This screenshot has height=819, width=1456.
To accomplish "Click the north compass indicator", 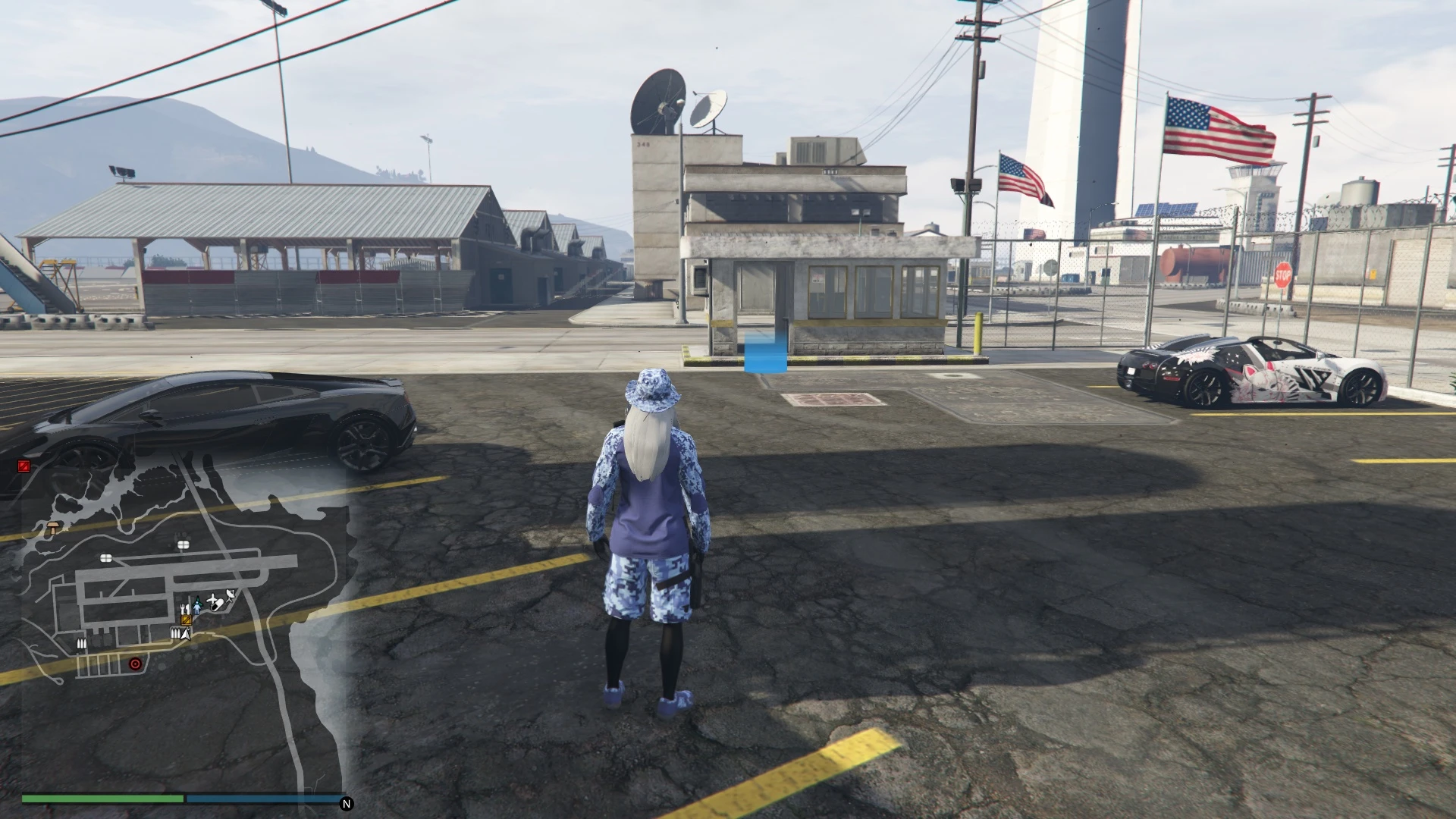I will (x=347, y=804).
